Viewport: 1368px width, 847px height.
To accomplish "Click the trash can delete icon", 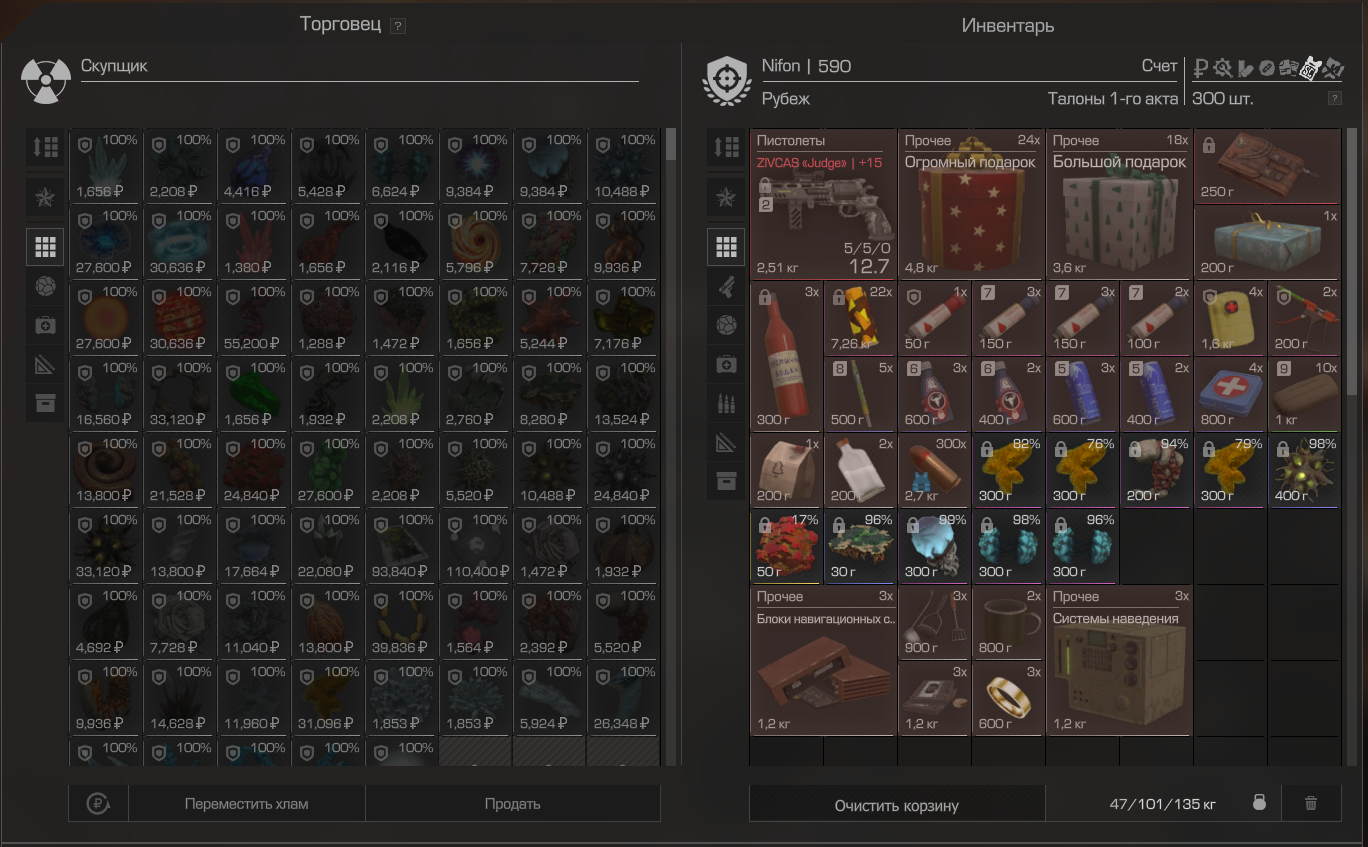I will point(1311,803).
